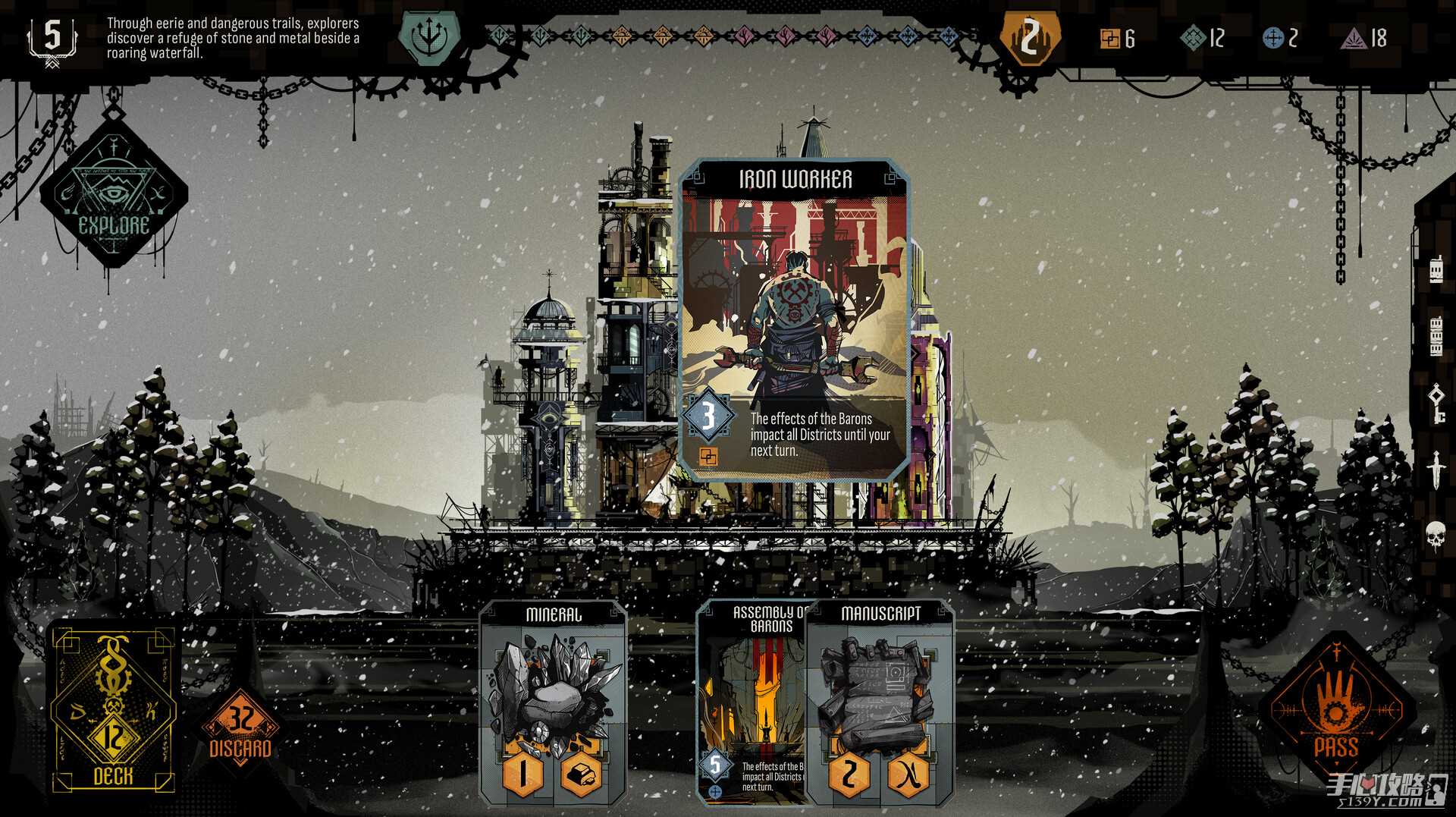This screenshot has height=817, width=1456.
Task: Click the small single building icon
Action: point(1436,271)
